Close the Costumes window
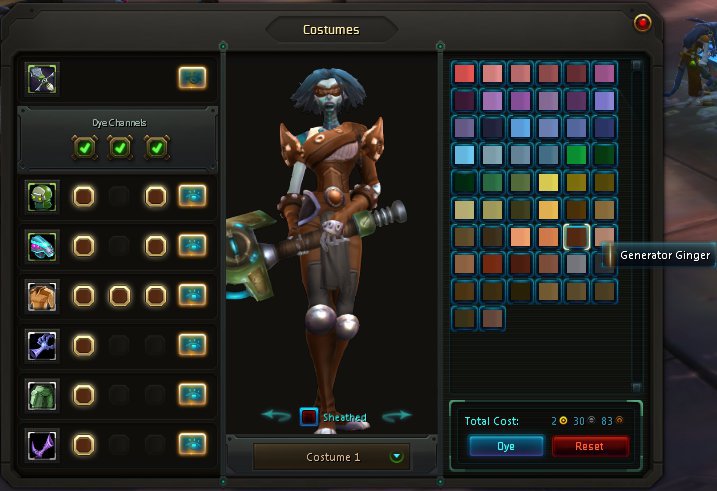The width and height of the screenshot is (717, 491). 643,22
